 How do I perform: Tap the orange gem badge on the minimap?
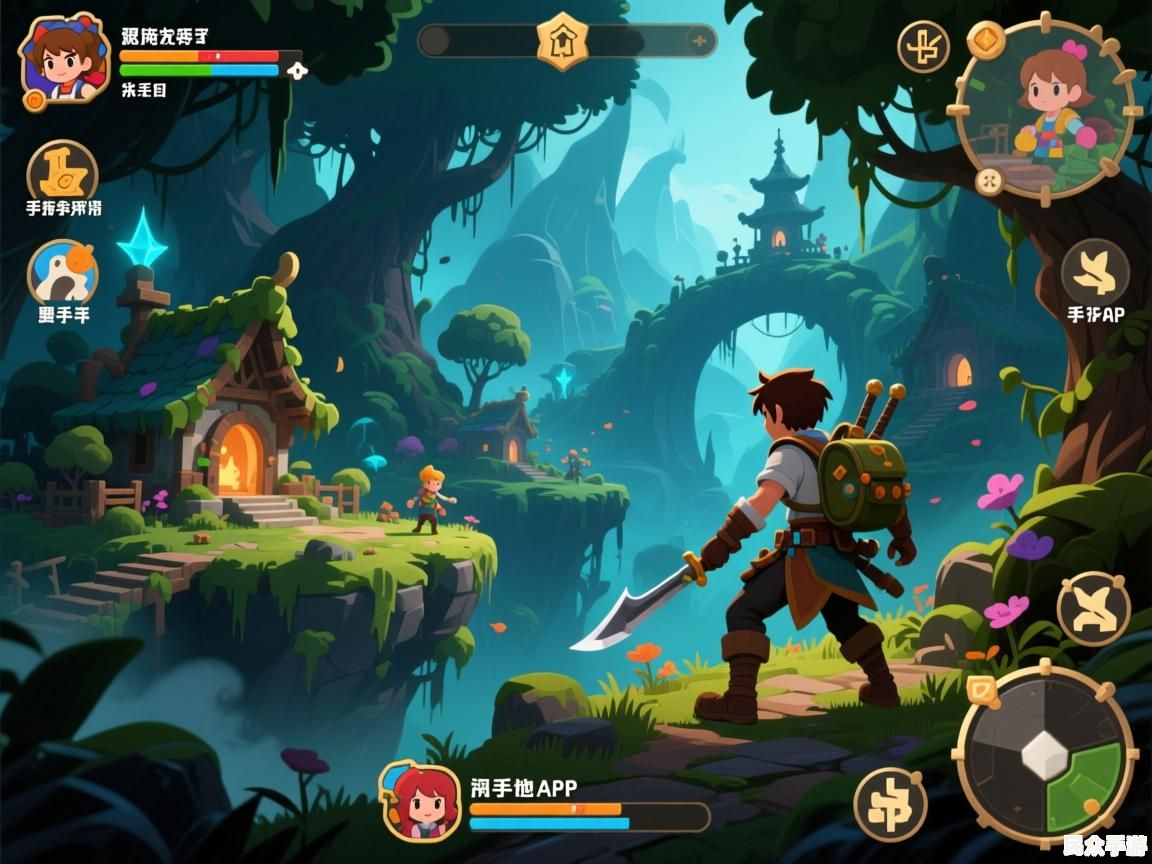click(x=986, y=40)
